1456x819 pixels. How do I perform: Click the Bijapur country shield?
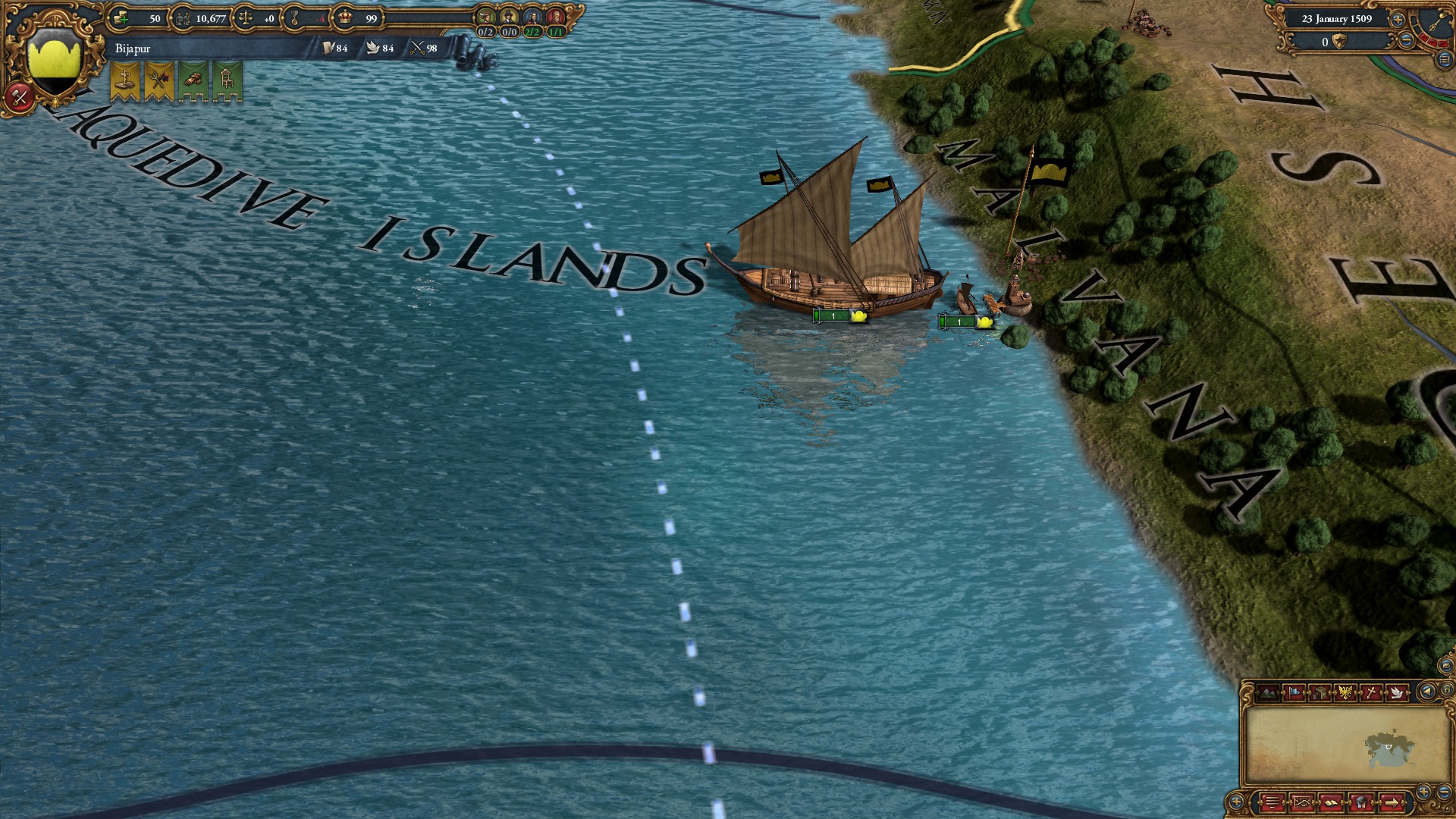(54, 57)
